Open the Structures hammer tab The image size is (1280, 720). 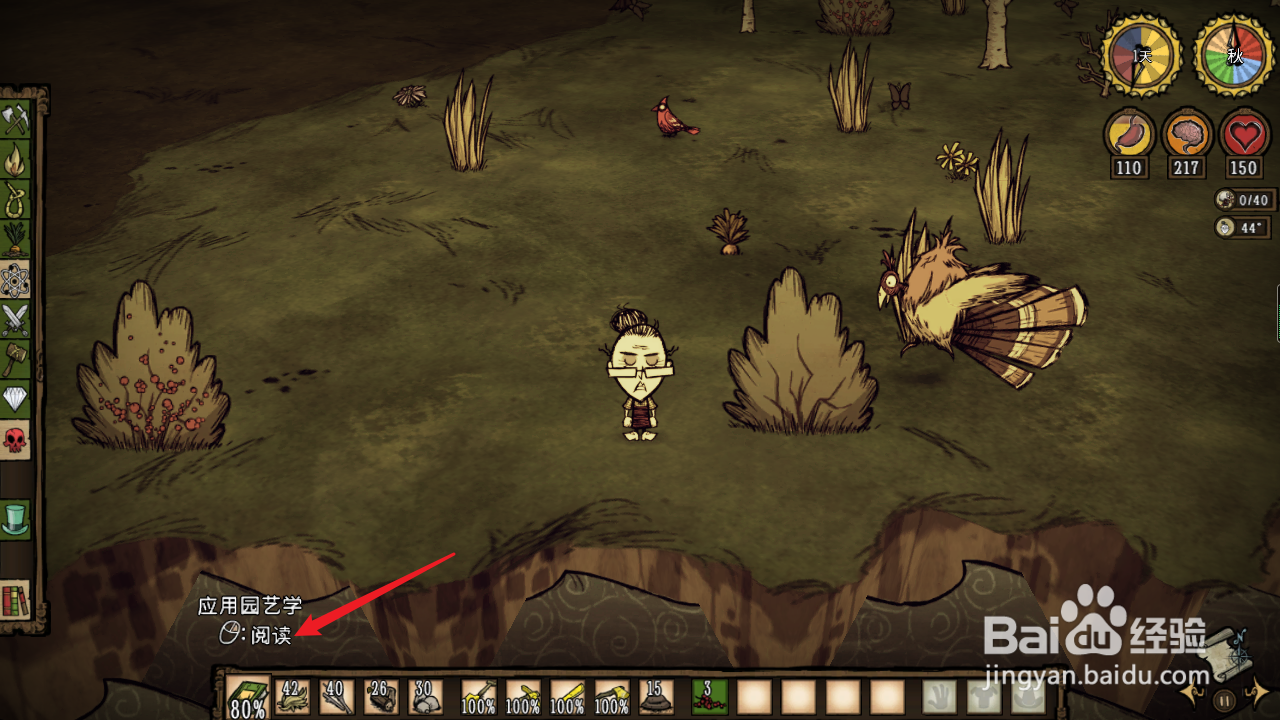16,360
